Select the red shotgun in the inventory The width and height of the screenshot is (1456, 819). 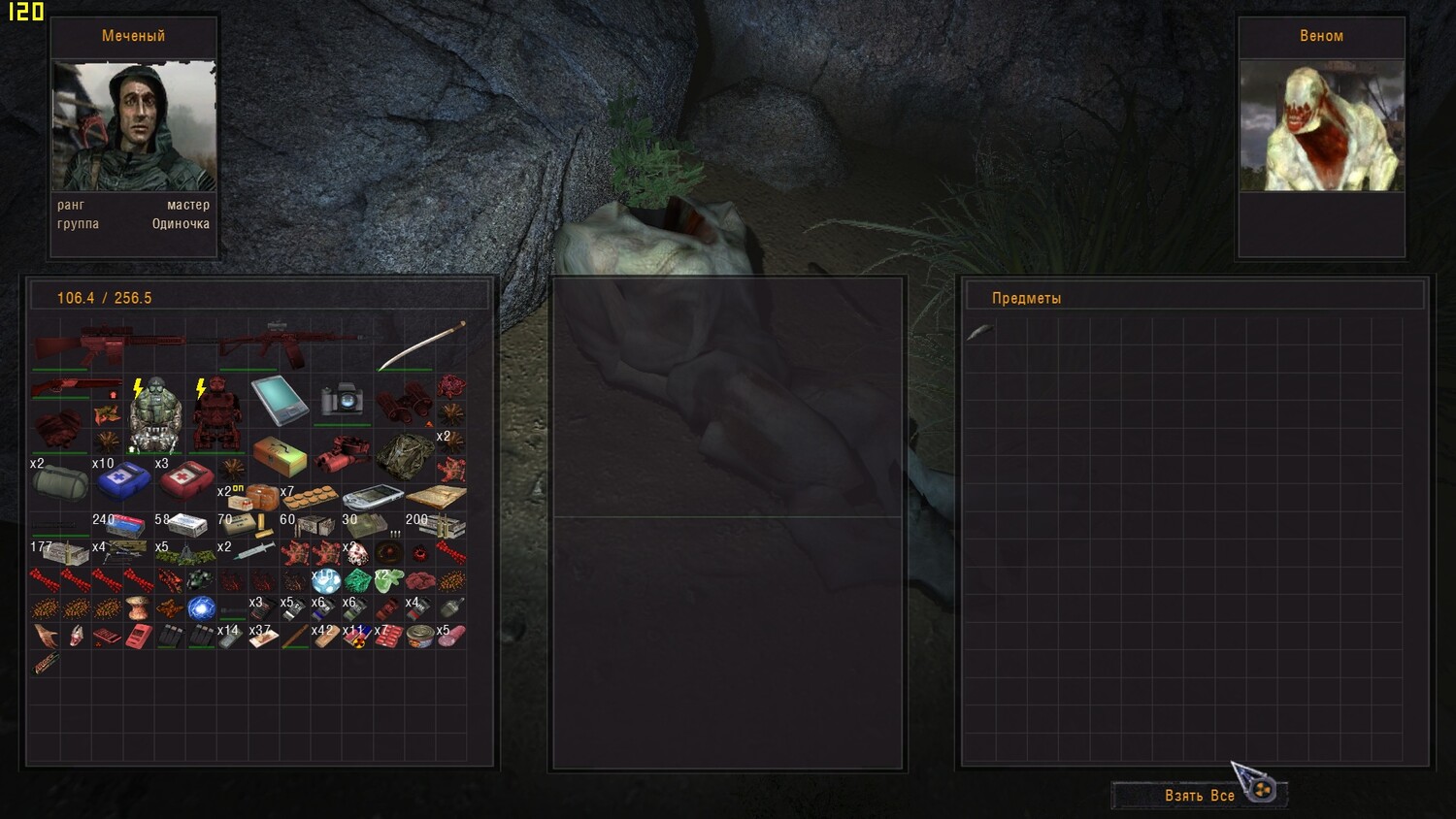pyautogui.click(x=76, y=388)
